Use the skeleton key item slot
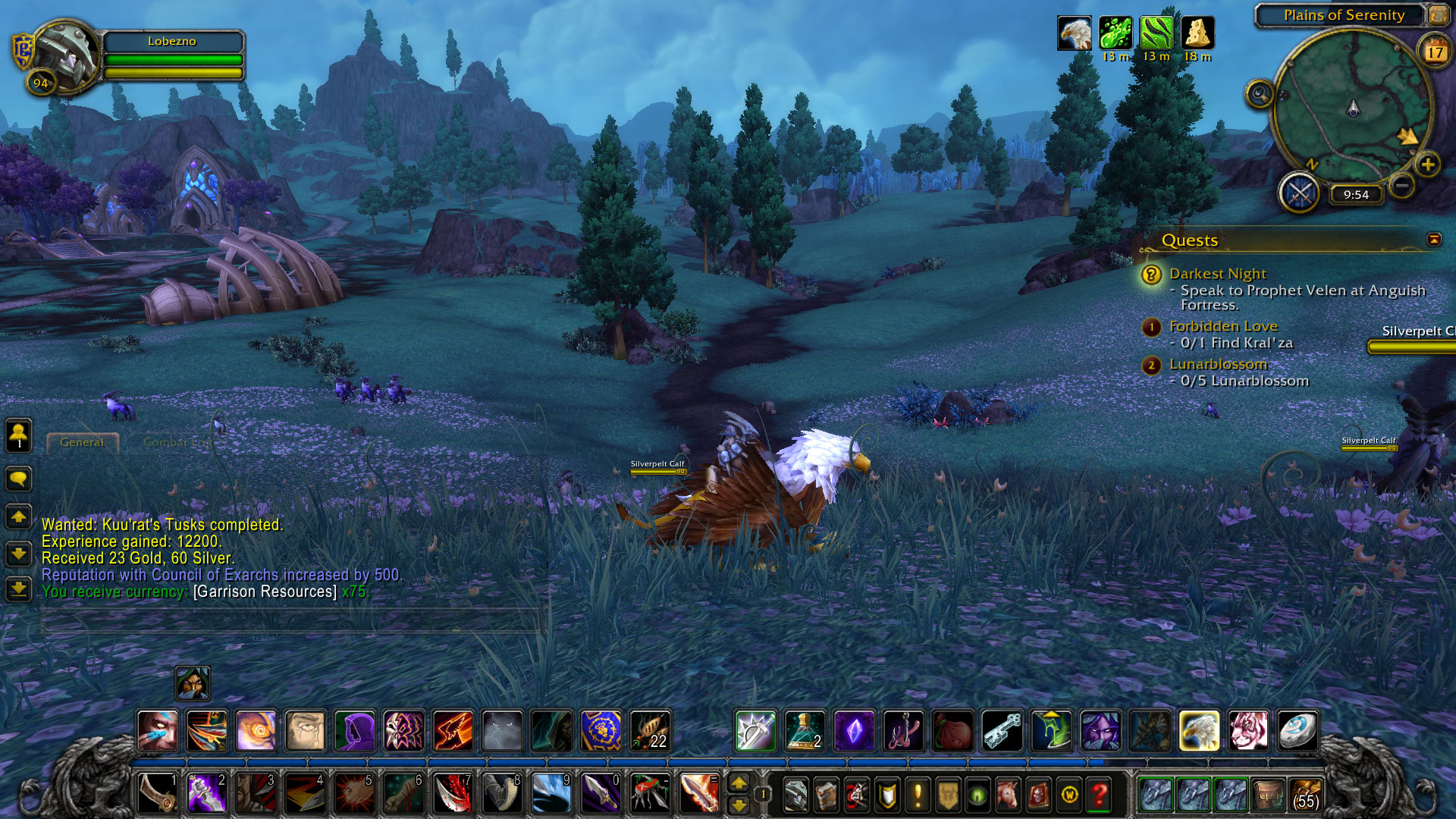 tap(1002, 731)
